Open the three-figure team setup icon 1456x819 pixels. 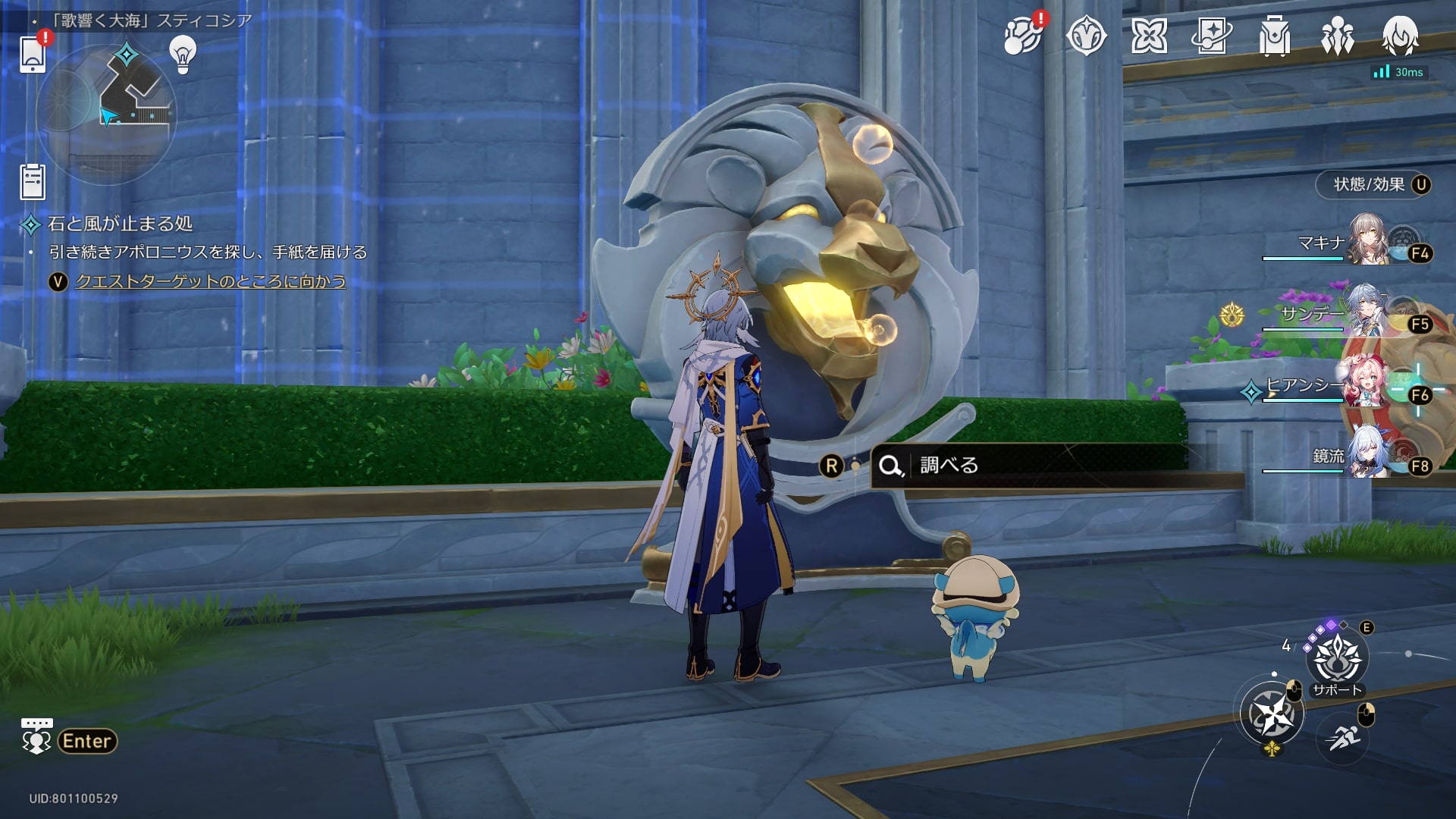tap(1337, 36)
